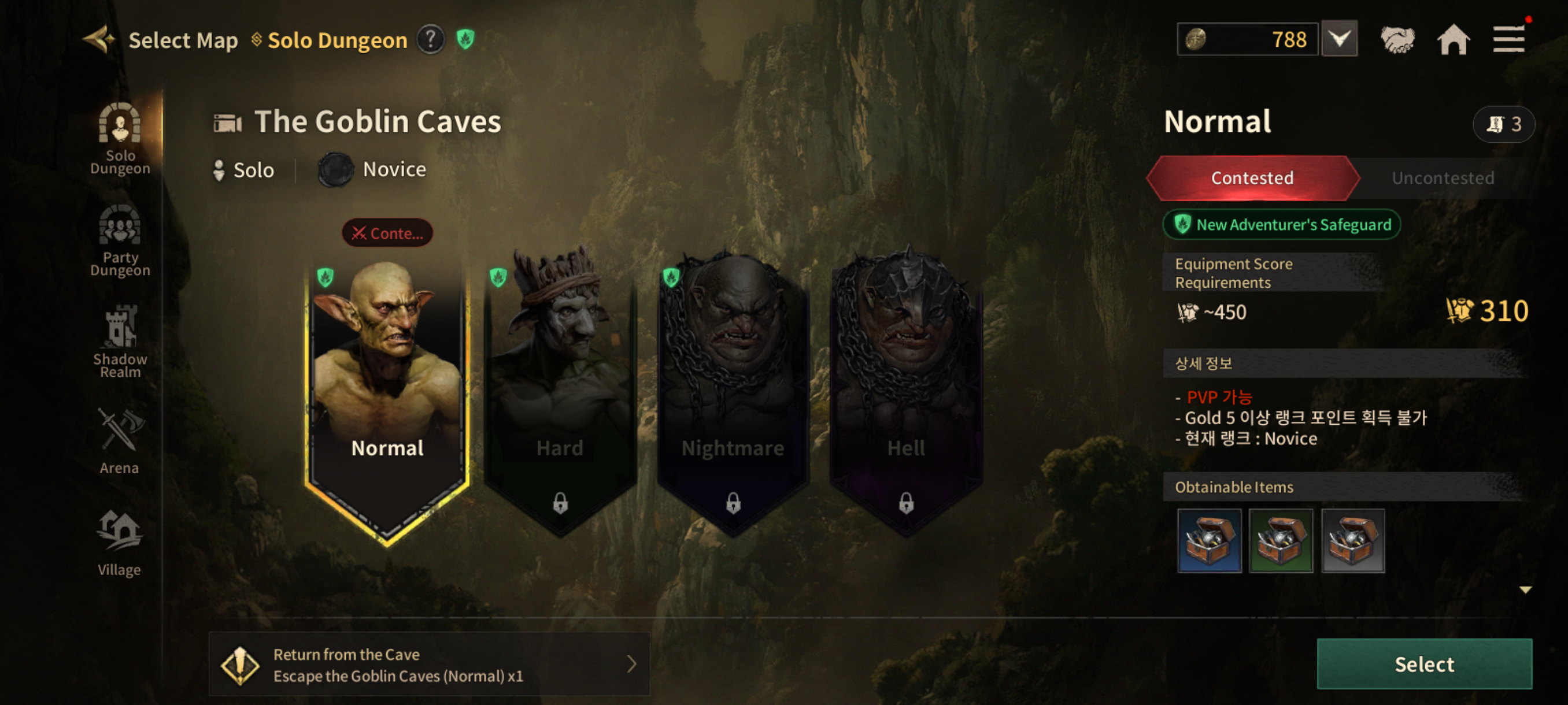
Task: Enter the Arena mode
Action: click(x=119, y=441)
